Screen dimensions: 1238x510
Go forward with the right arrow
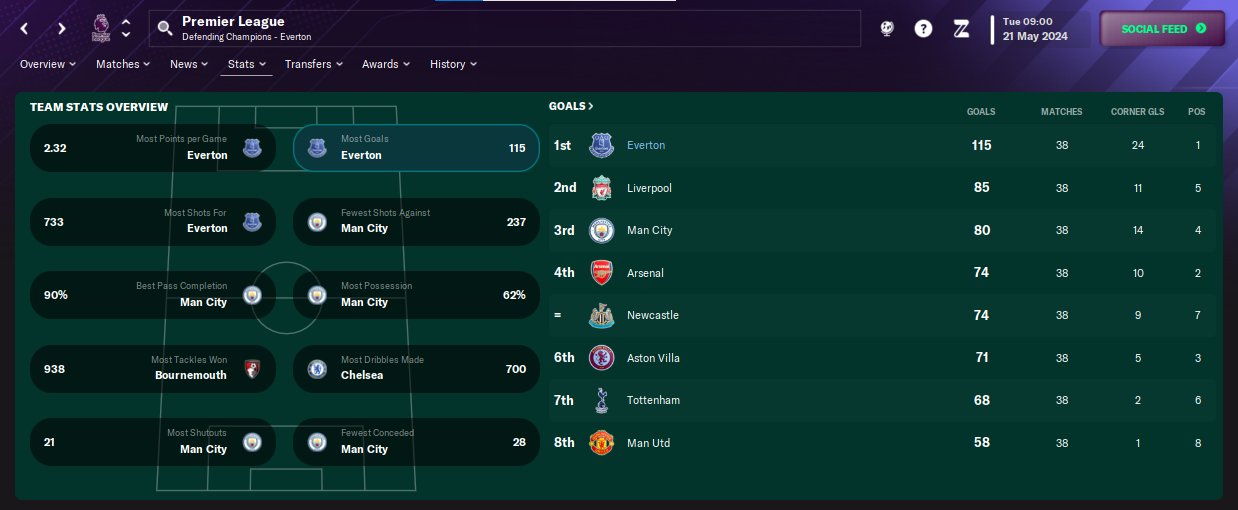tap(62, 28)
